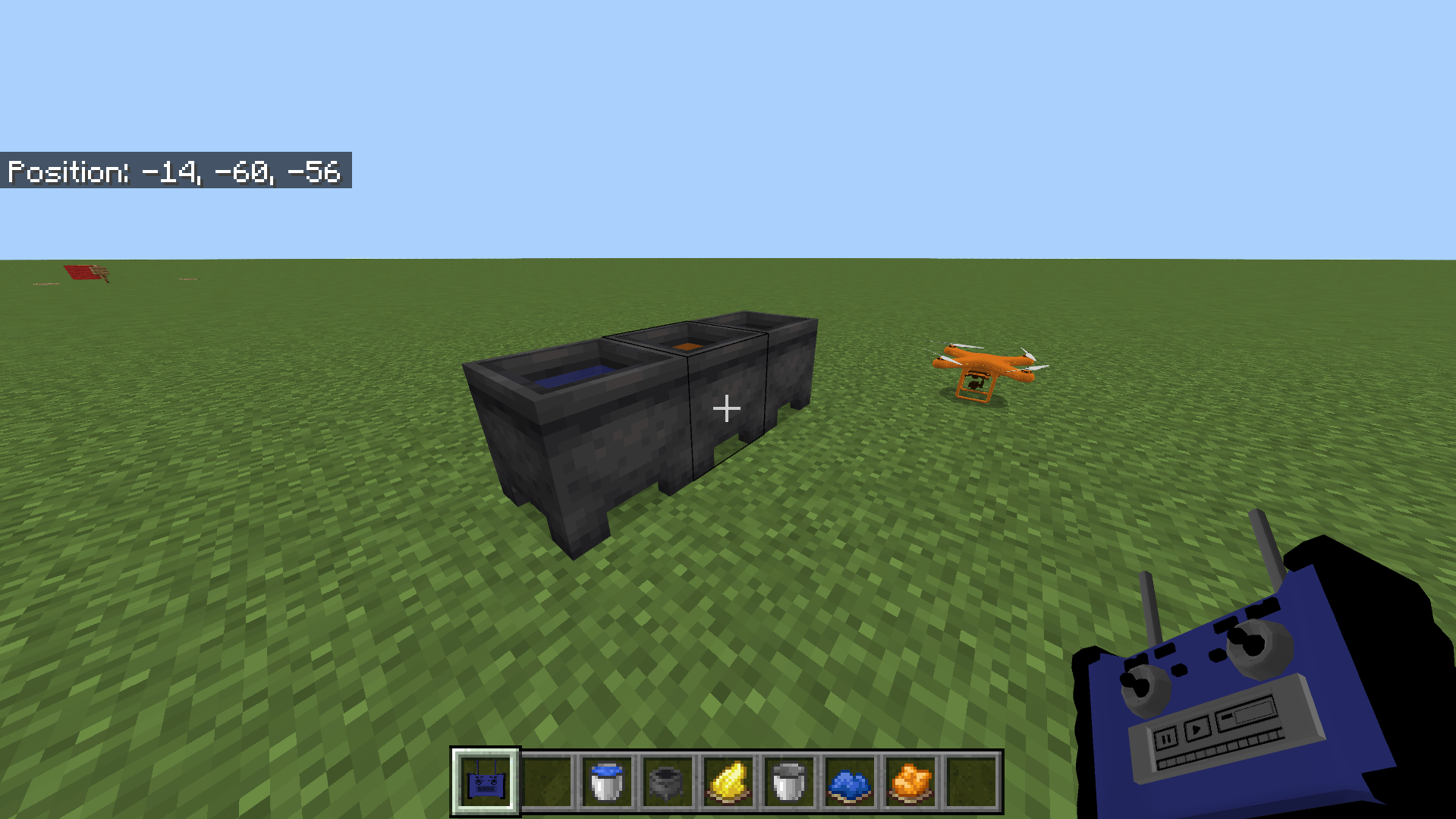1456x819 pixels.
Task: Click the cauldron containing orange liquid
Action: pos(687,345)
